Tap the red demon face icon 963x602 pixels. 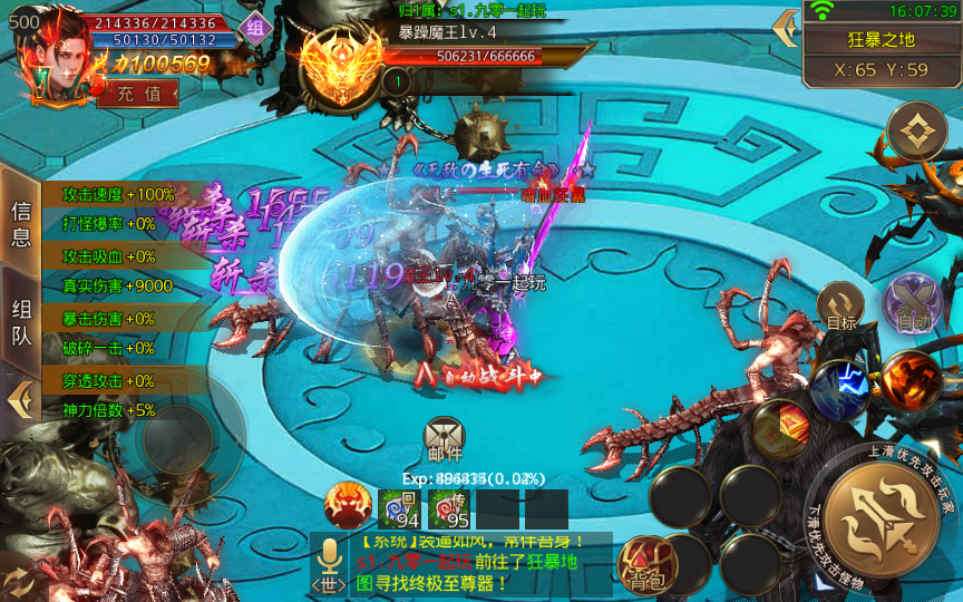pyautogui.click(x=346, y=506)
